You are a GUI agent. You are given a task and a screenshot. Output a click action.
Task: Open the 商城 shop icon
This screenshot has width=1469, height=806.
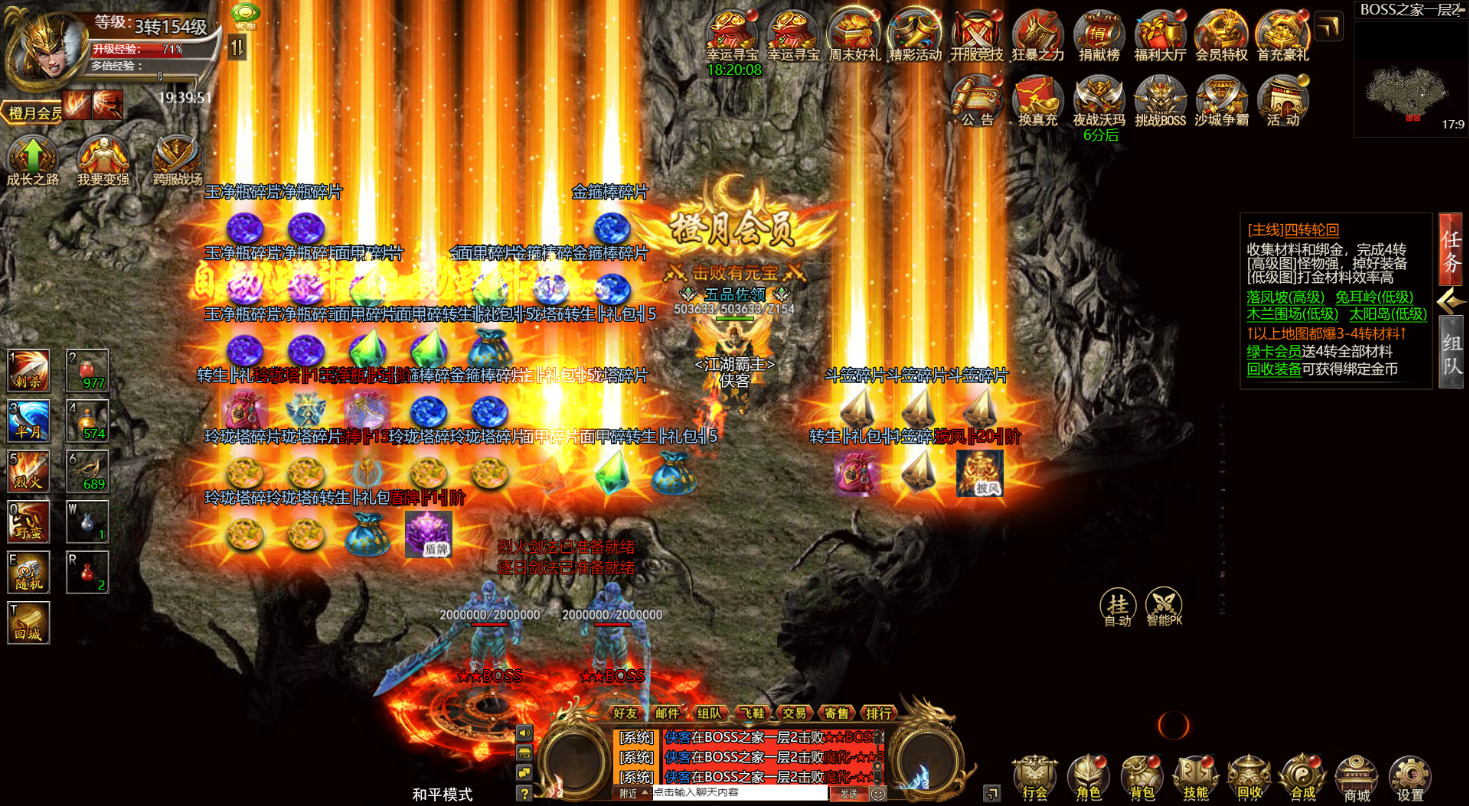(1355, 775)
